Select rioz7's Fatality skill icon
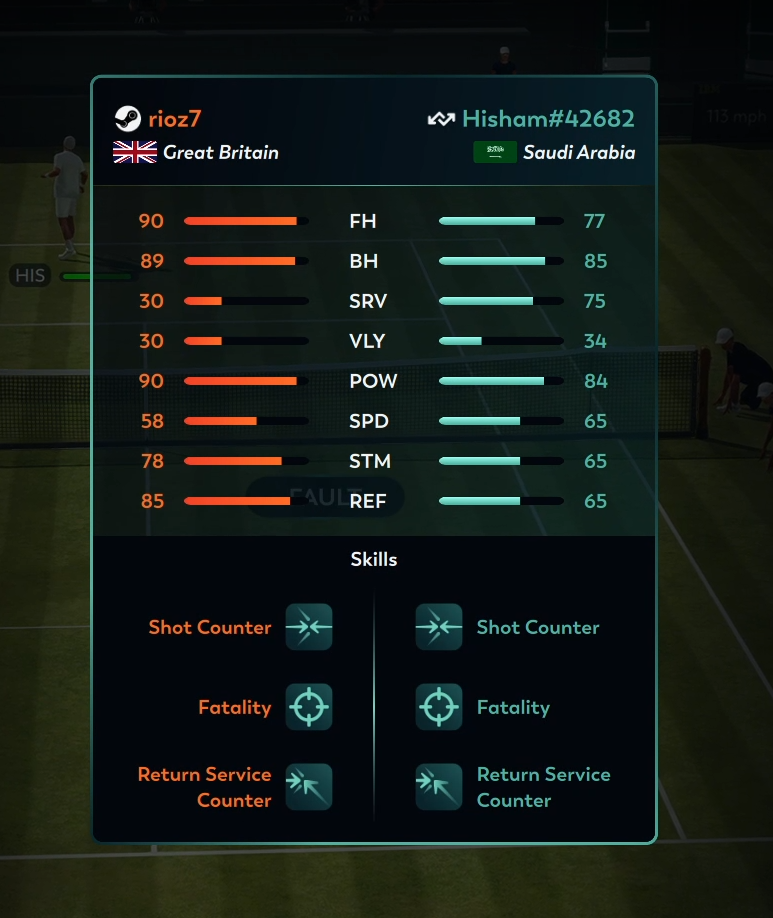773x918 pixels. pyautogui.click(x=308, y=707)
